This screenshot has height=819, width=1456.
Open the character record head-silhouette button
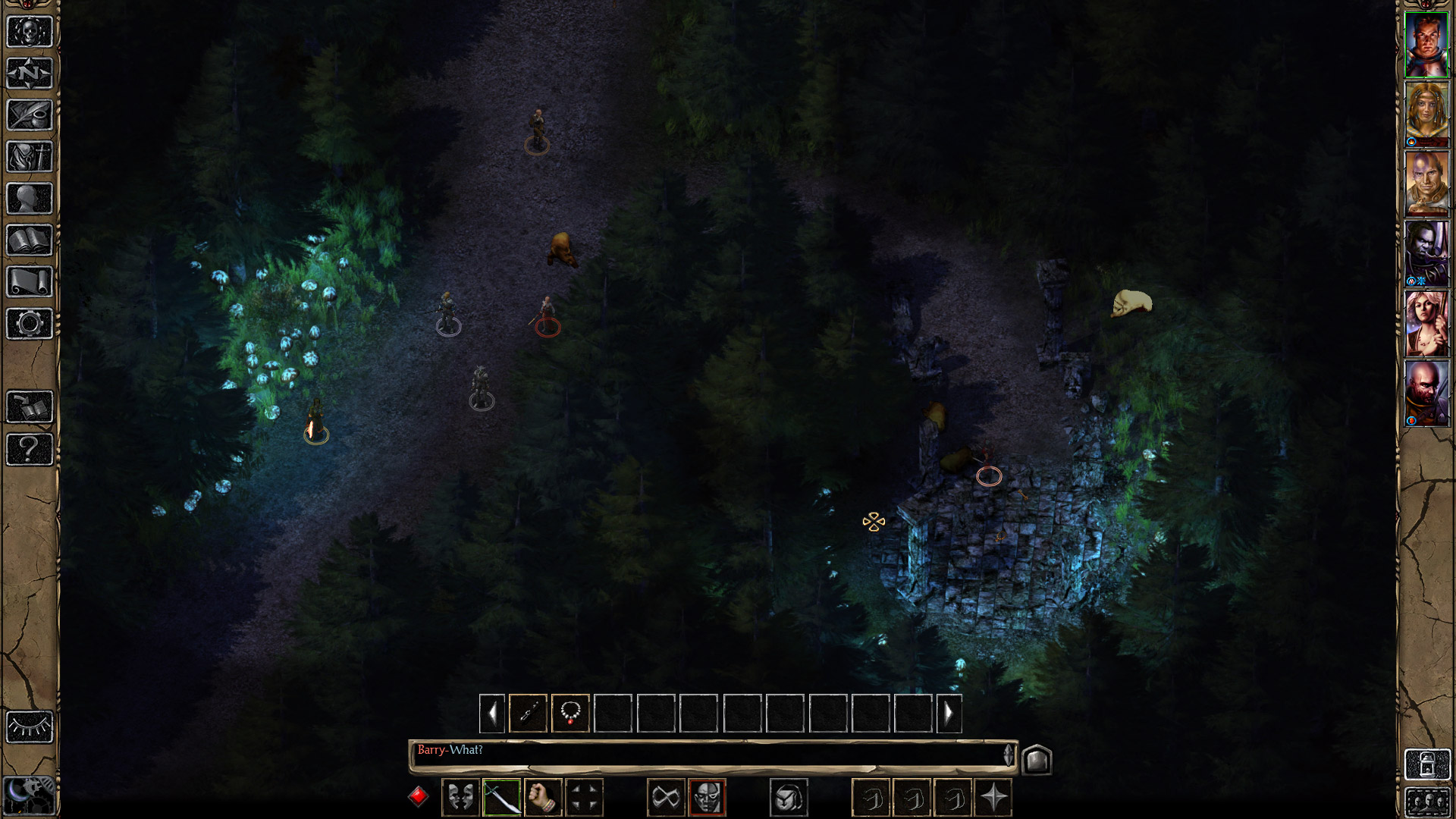(30, 199)
